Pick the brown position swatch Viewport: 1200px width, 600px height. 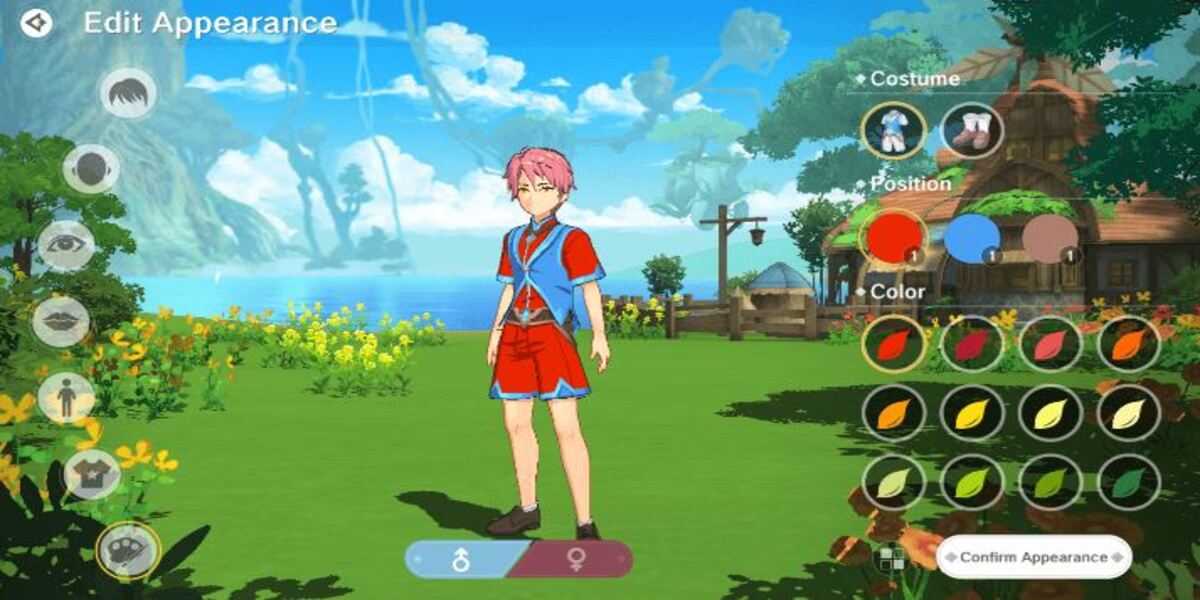(1050, 238)
